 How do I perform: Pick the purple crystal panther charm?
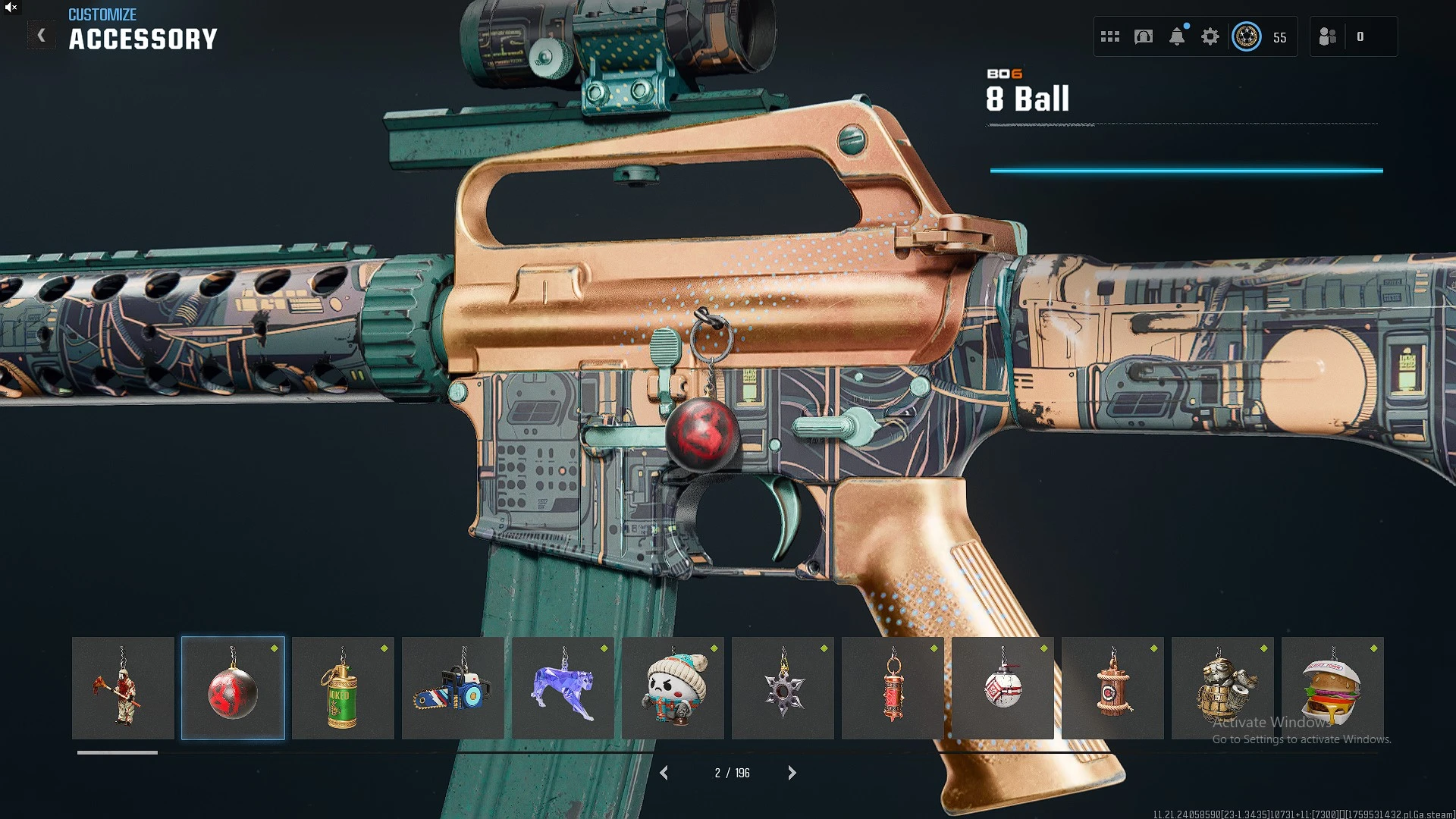pyautogui.click(x=563, y=689)
